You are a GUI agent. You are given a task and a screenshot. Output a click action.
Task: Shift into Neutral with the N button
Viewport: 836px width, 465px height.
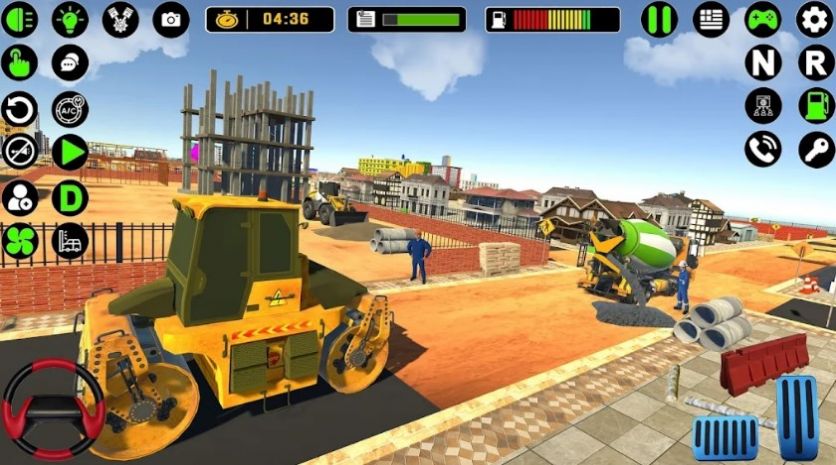[763, 63]
